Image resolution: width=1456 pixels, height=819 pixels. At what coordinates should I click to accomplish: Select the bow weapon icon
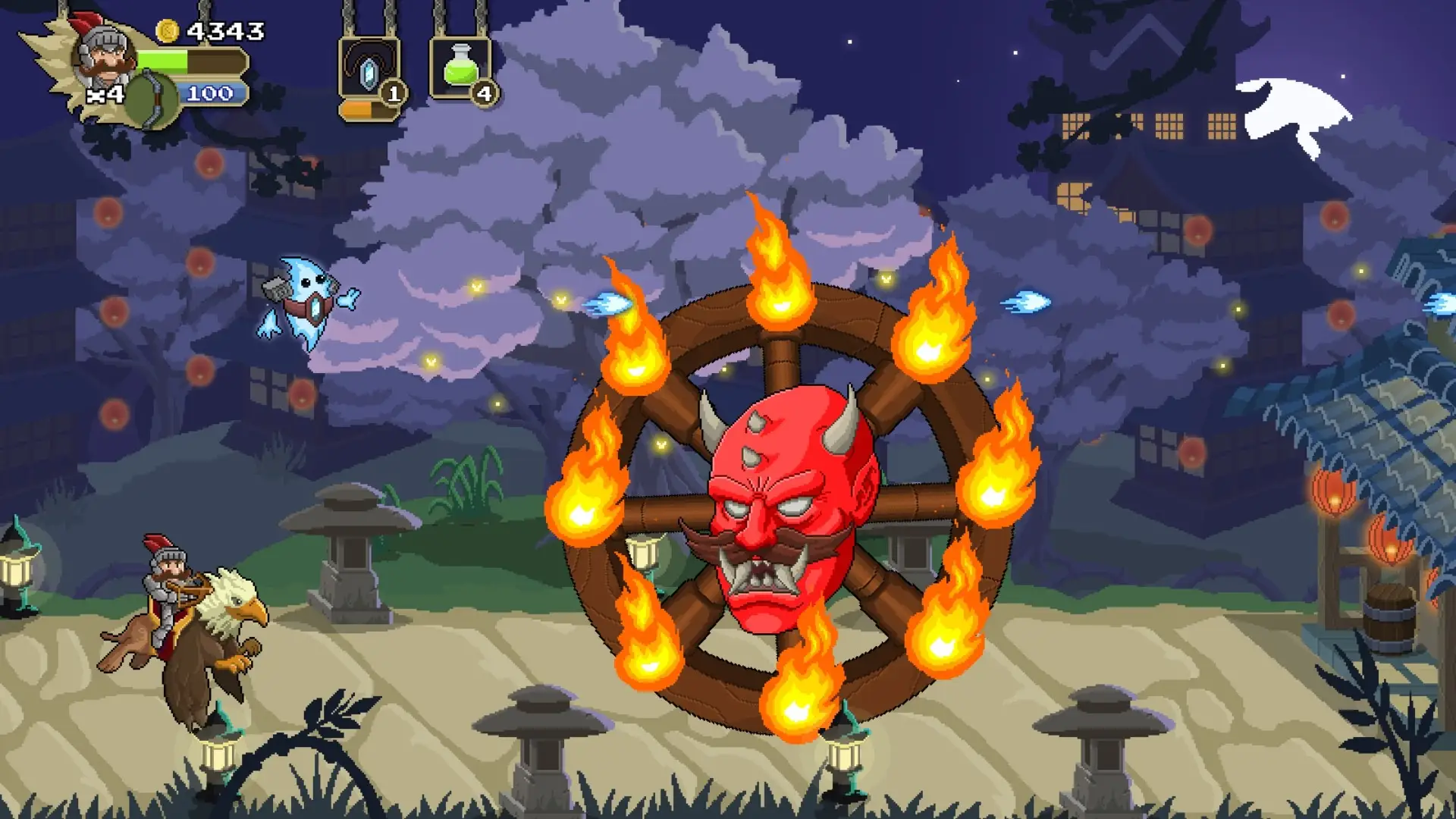coord(152,99)
